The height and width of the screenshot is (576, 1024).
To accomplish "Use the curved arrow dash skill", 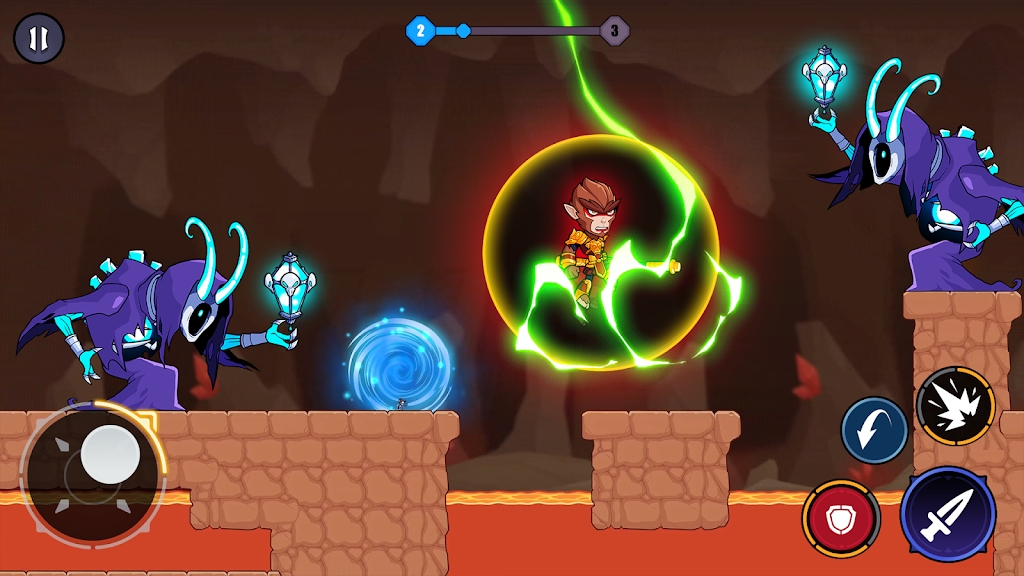I will [x=874, y=430].
